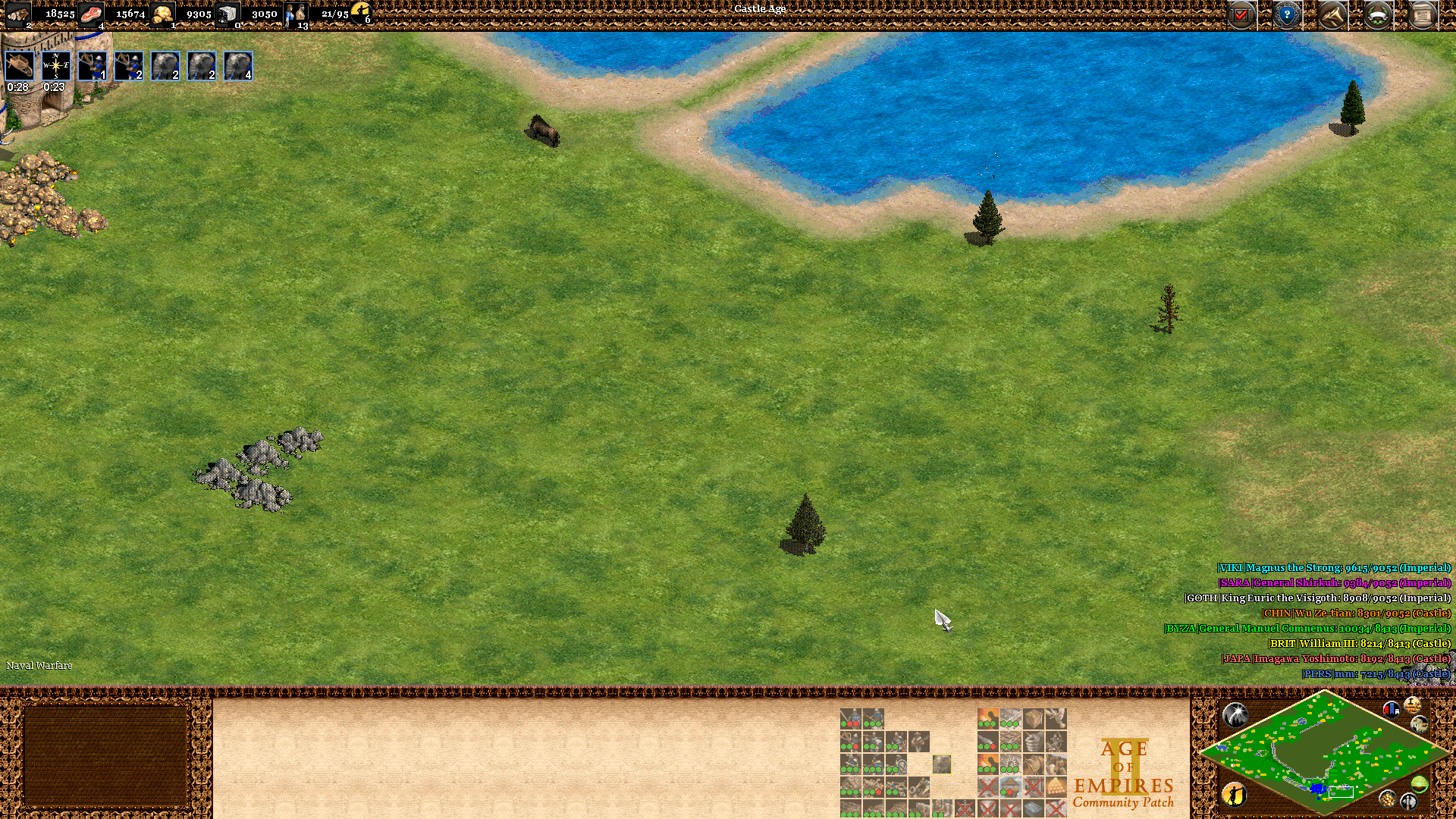The image size is (1456, 819).
Task: Switch minimap to normal green mode
Action: click(x=1420, y=784)
